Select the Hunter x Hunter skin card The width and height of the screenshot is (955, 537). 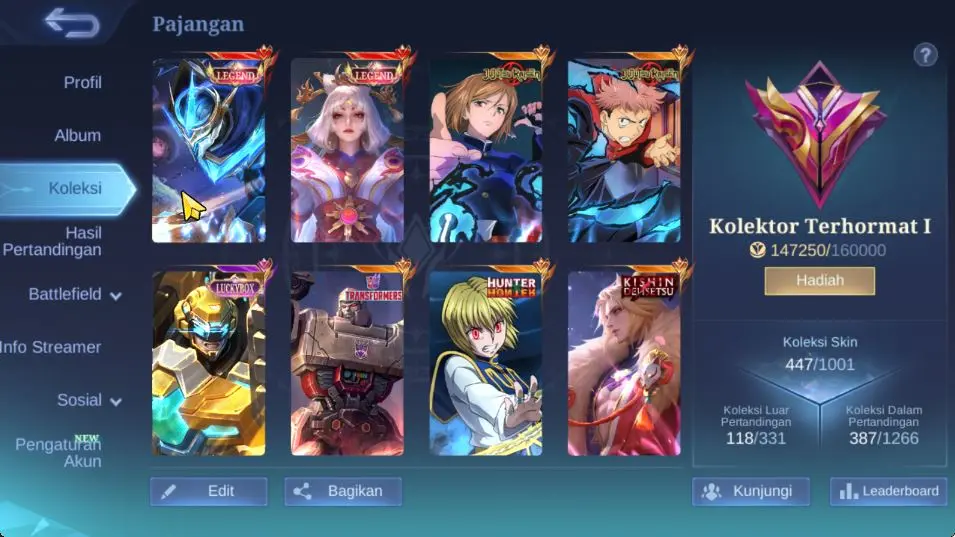tap(486, 363)
